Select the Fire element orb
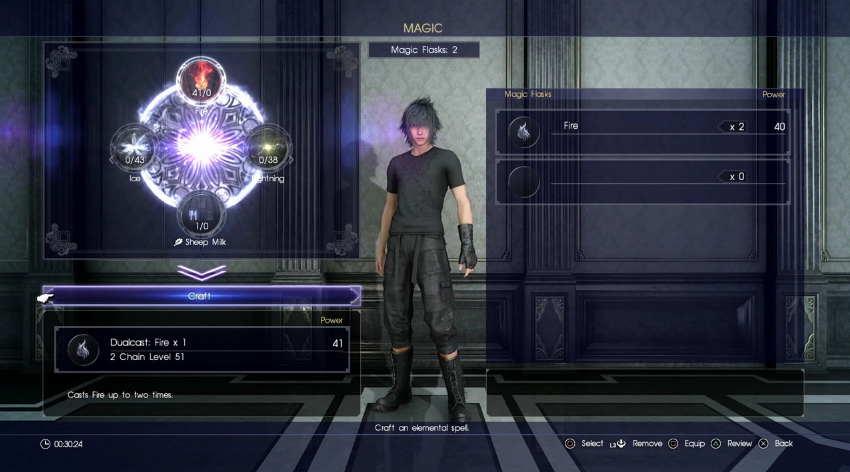This screenshot has height=472, width=850. 202,81
